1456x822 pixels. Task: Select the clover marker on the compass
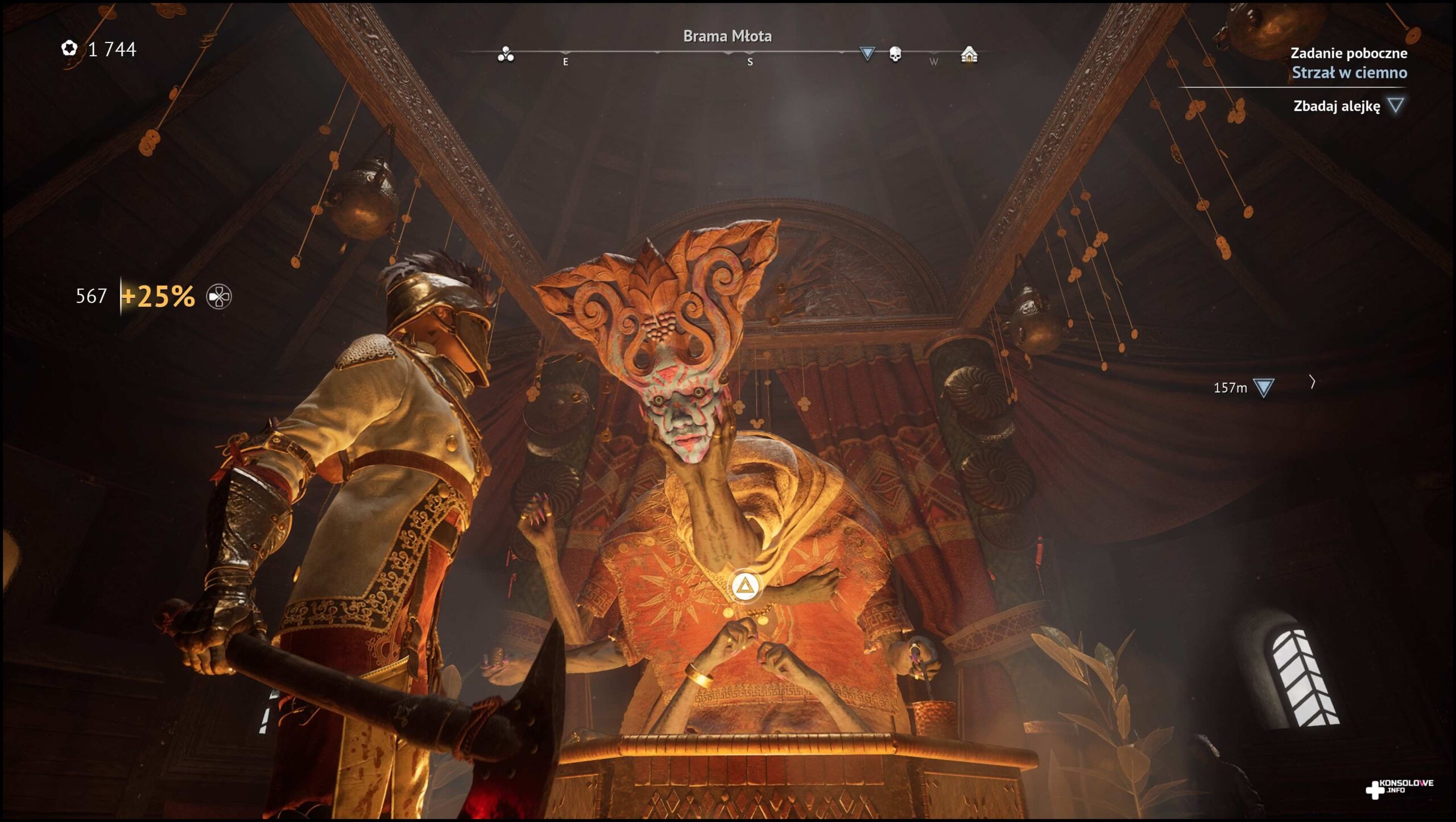point(506,55)
